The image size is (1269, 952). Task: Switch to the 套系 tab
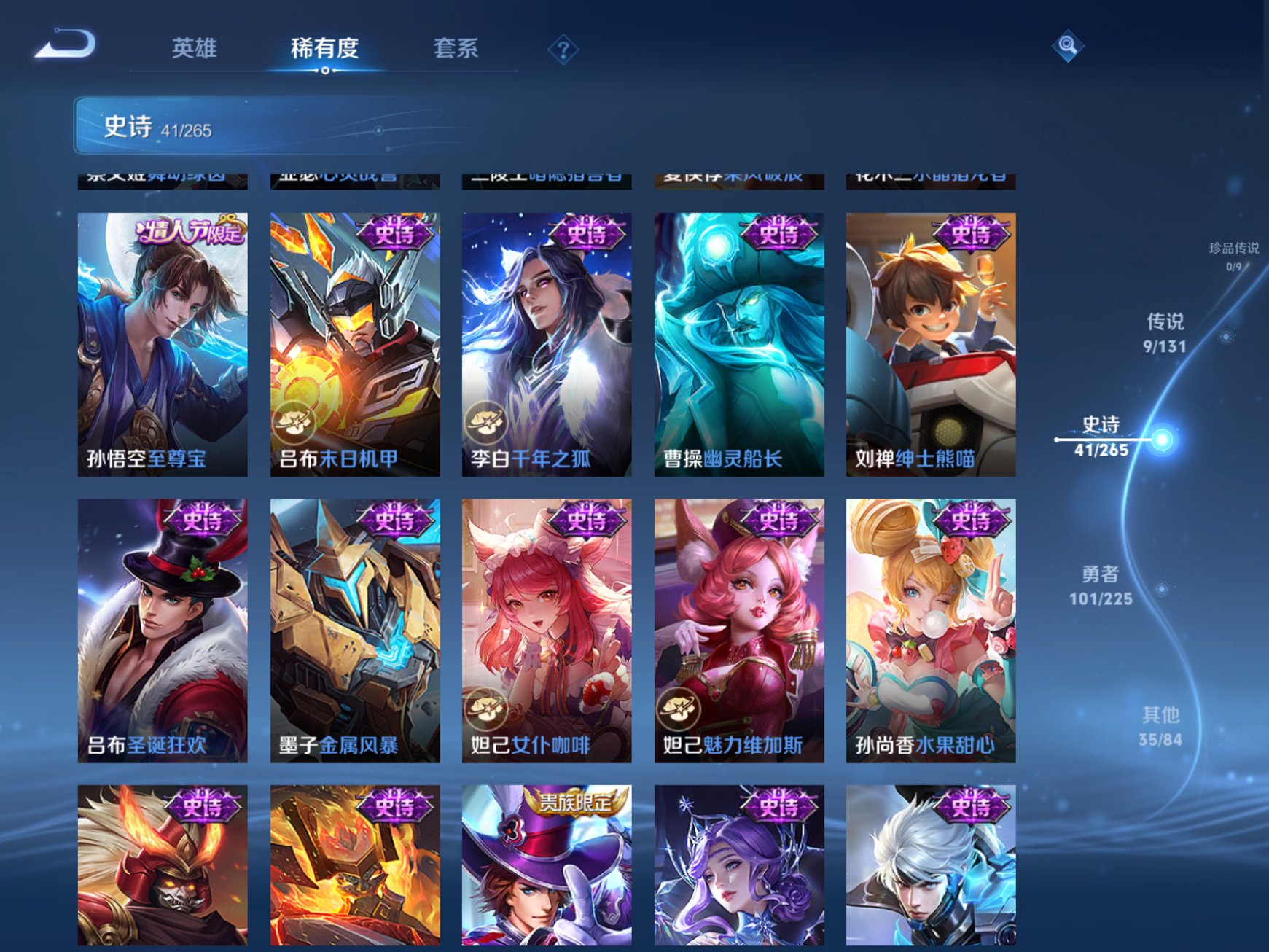click(x=456, y=47)
